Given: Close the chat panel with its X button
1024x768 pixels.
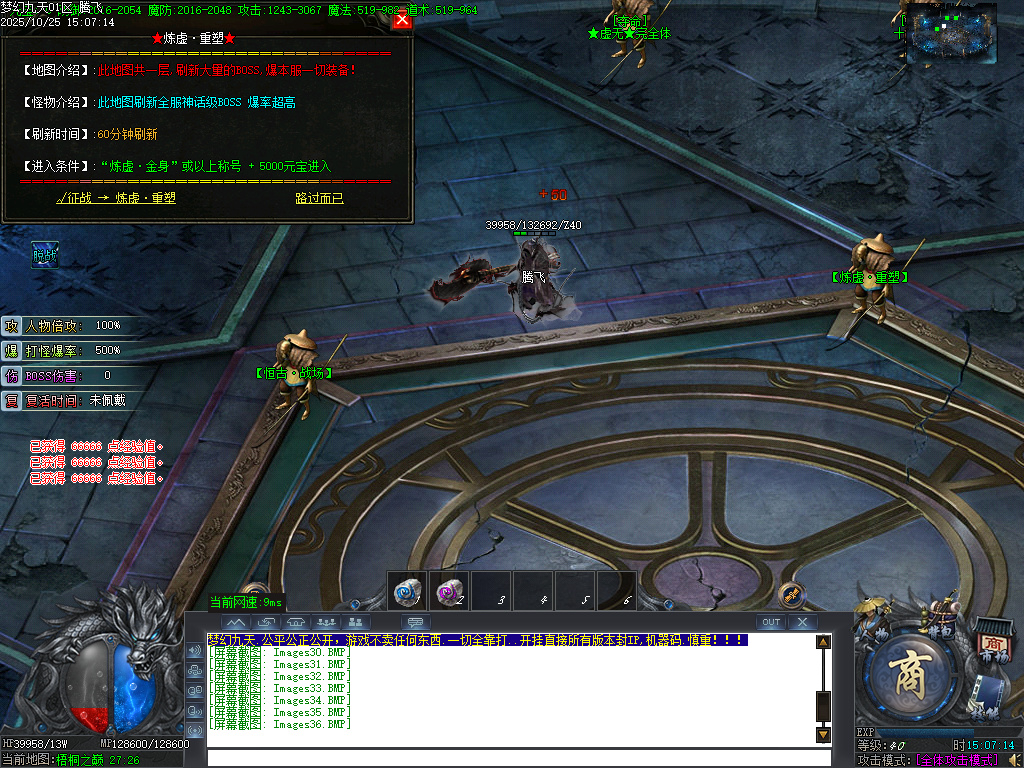Looking at the screenshot, I should pyautogui.click(x=803, y=622).
